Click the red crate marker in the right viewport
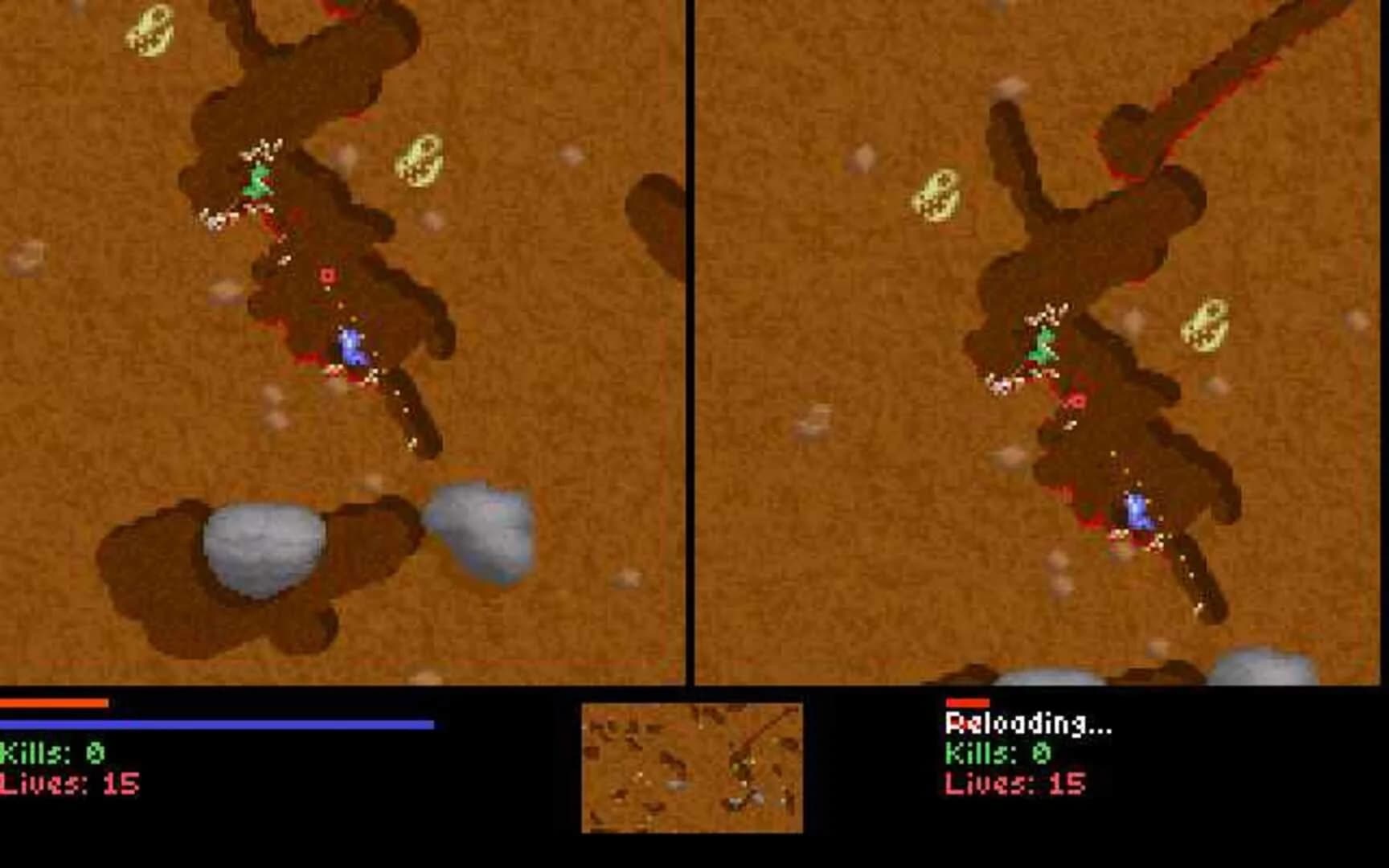The width and height of the screenshot is (1389, 868). pyautogui.click(x=1077, y=400)
